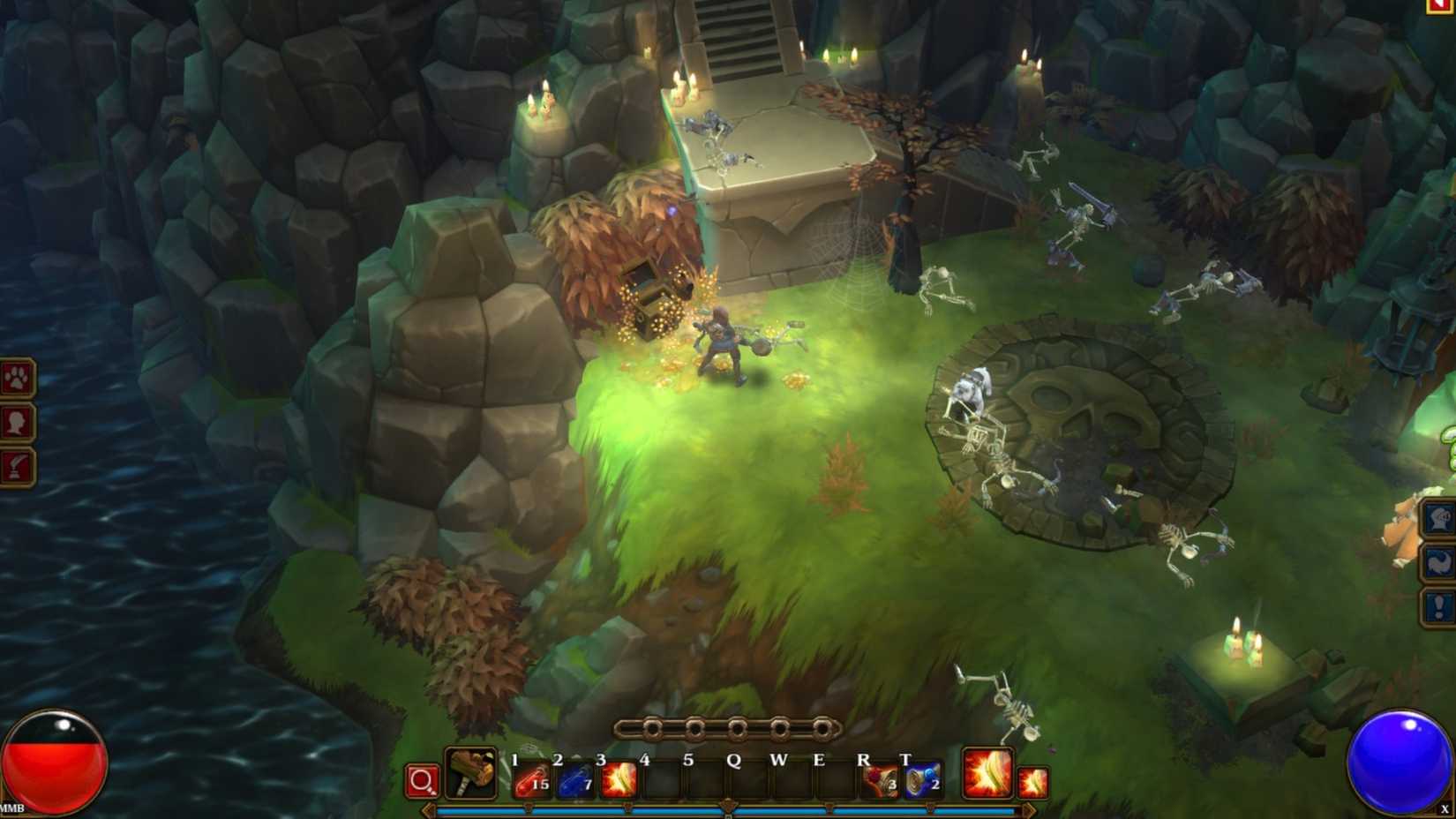The height and width of the screenshot is (819, 1456).
Task: Use the scroll item bound to the R key
Action: coord(879,780)
